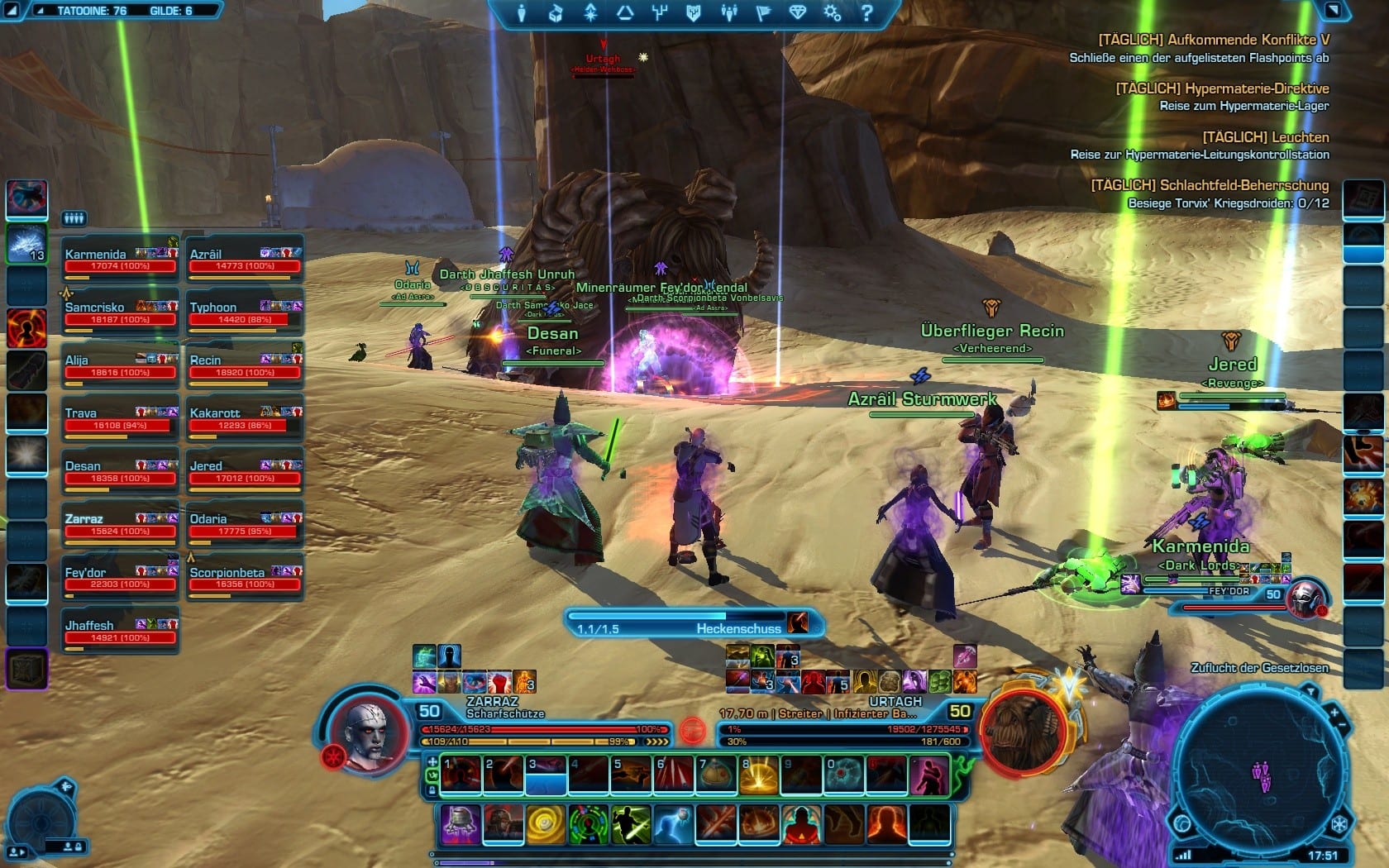The height and width of the screenshot is (868, 1389).
Task: Select the Hypermaterie-Direktive daily quest
Action: (1222, 89)
